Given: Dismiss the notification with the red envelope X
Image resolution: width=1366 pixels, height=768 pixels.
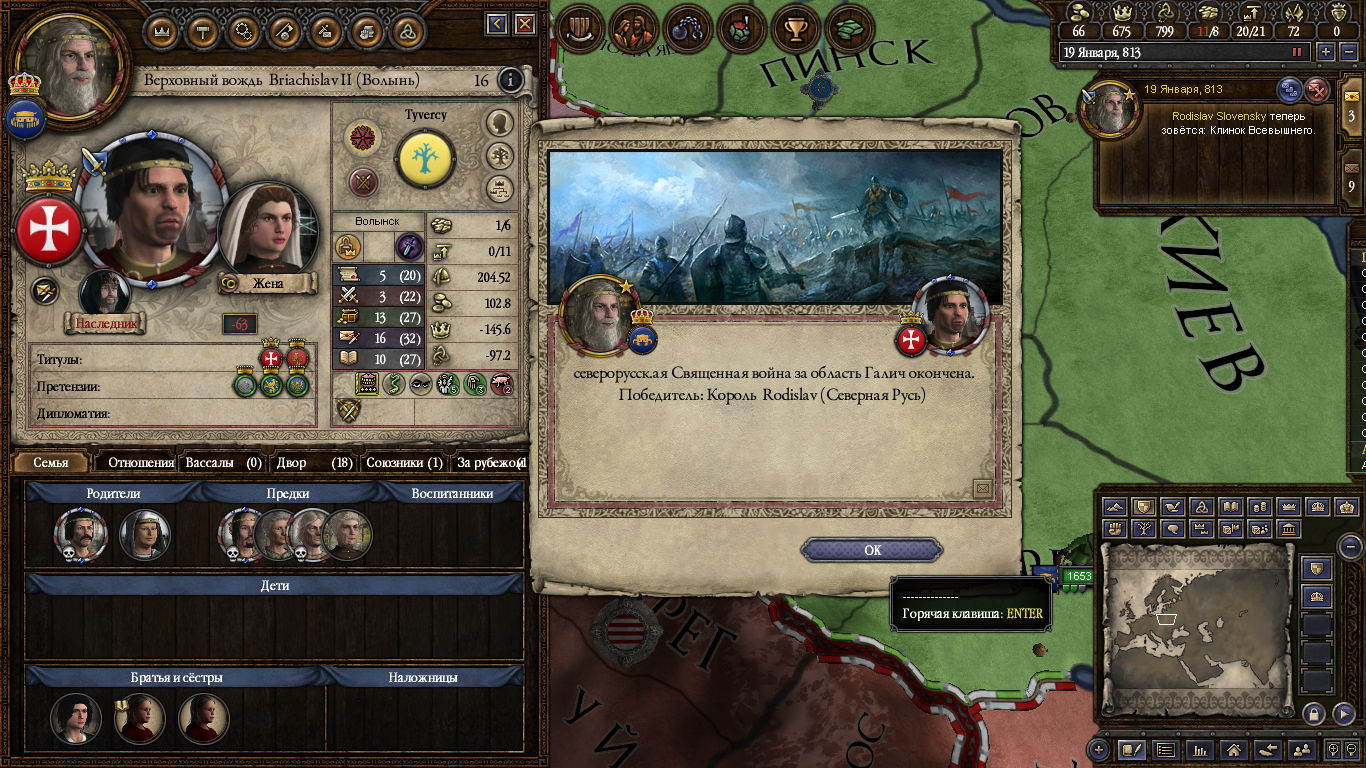Looking at the screenshot, I should [1318, 89].
